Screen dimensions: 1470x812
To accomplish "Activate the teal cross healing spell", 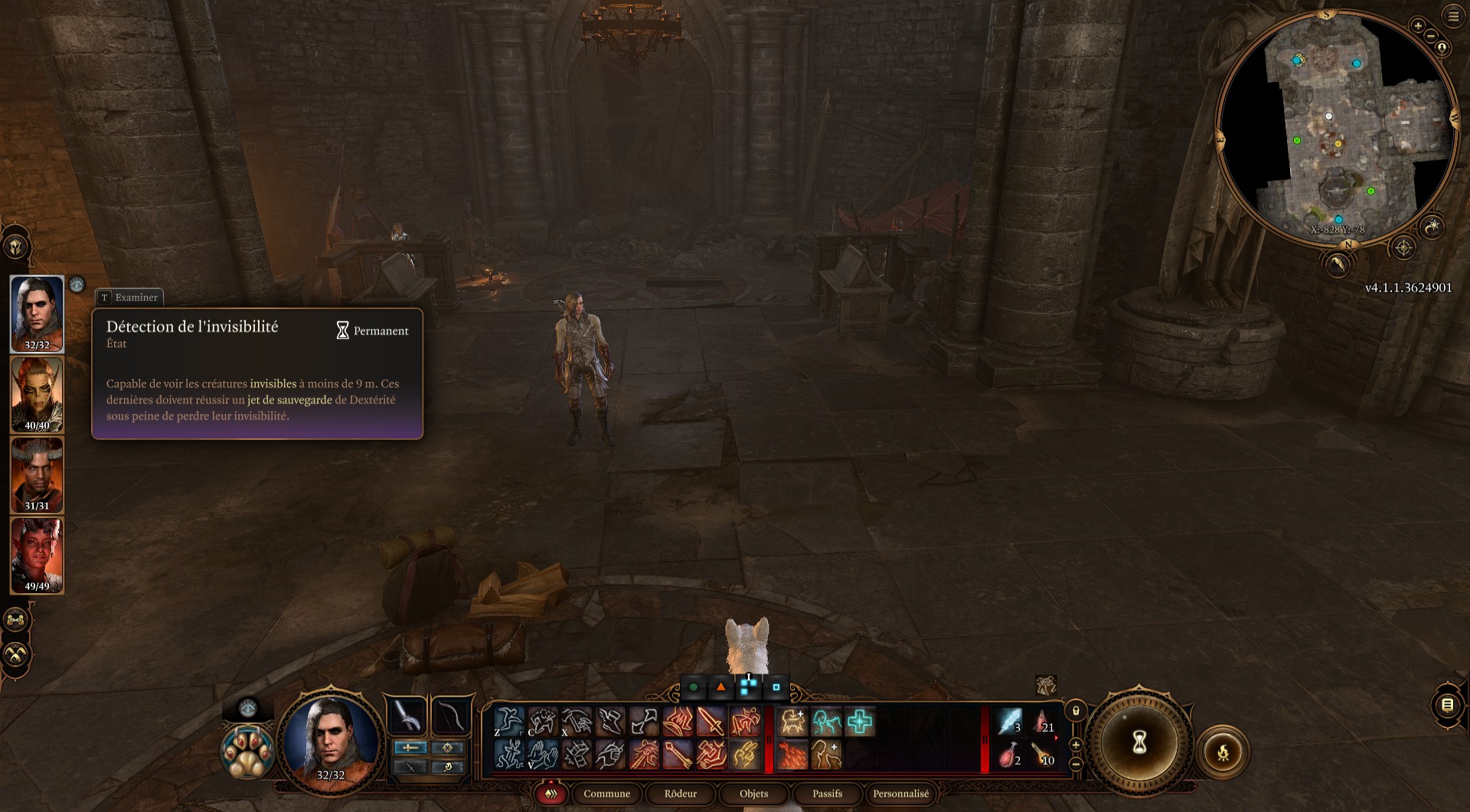I will [860, 722].
